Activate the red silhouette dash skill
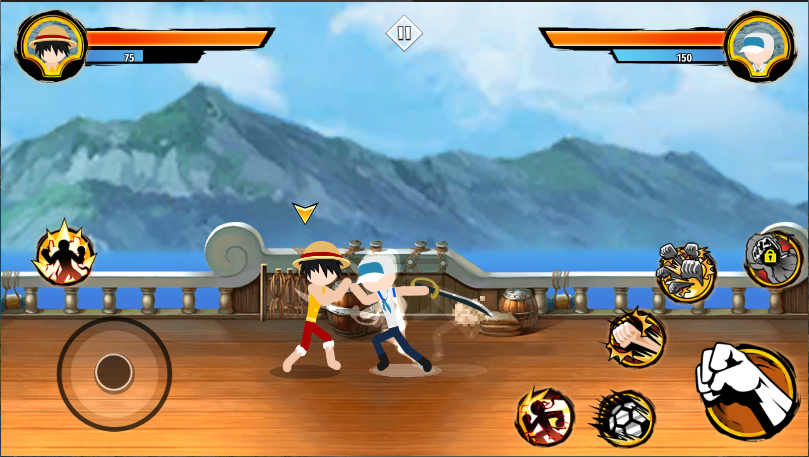The image size is (809, 457). point(545,415)
